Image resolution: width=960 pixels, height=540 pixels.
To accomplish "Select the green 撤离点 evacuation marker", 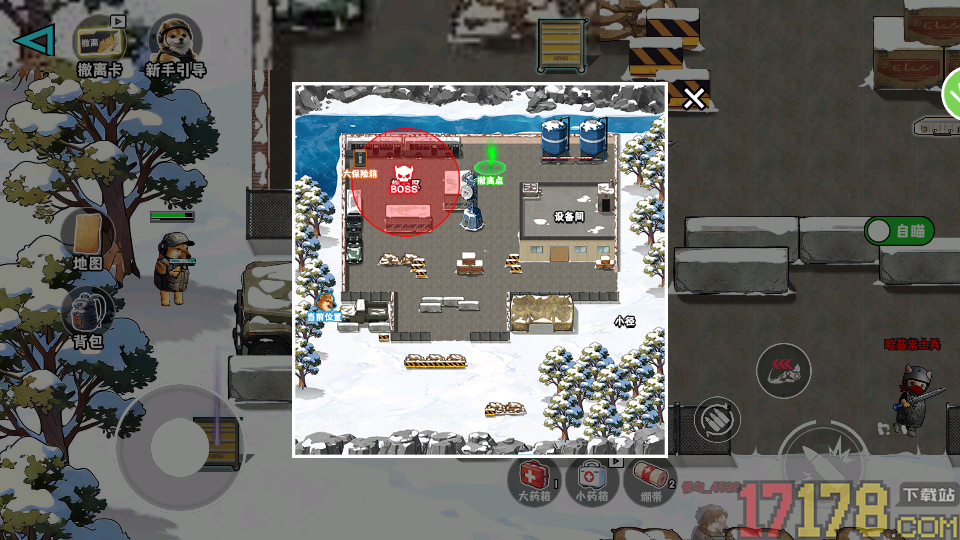I will [x=490, y=166].
